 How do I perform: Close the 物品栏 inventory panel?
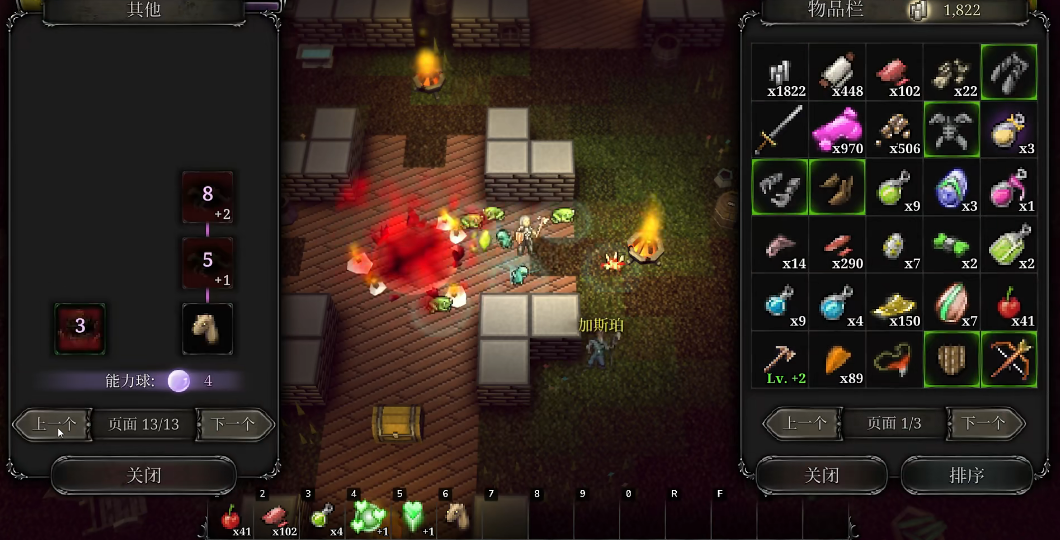pos(821,475)
